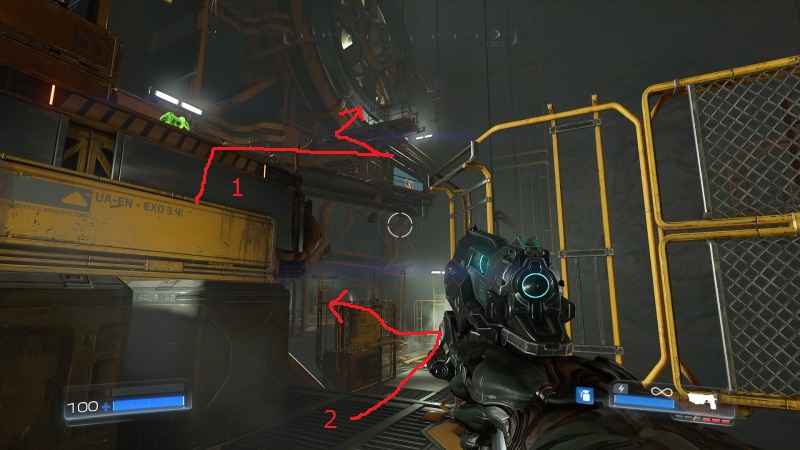Click the white pistol weapon icon

[704, 401]
